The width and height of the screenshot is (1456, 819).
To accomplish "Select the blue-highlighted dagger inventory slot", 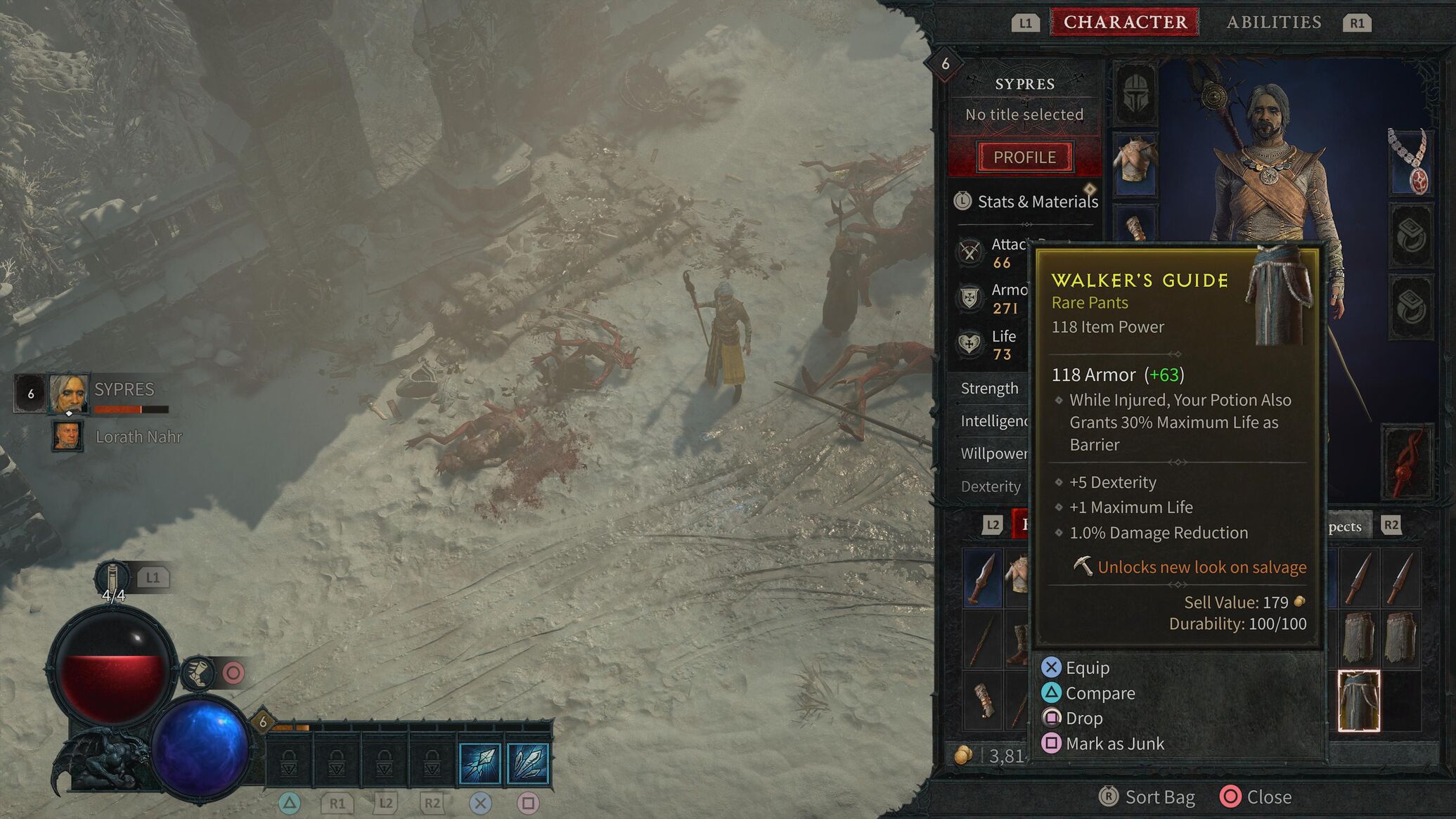I will [982, 579].
